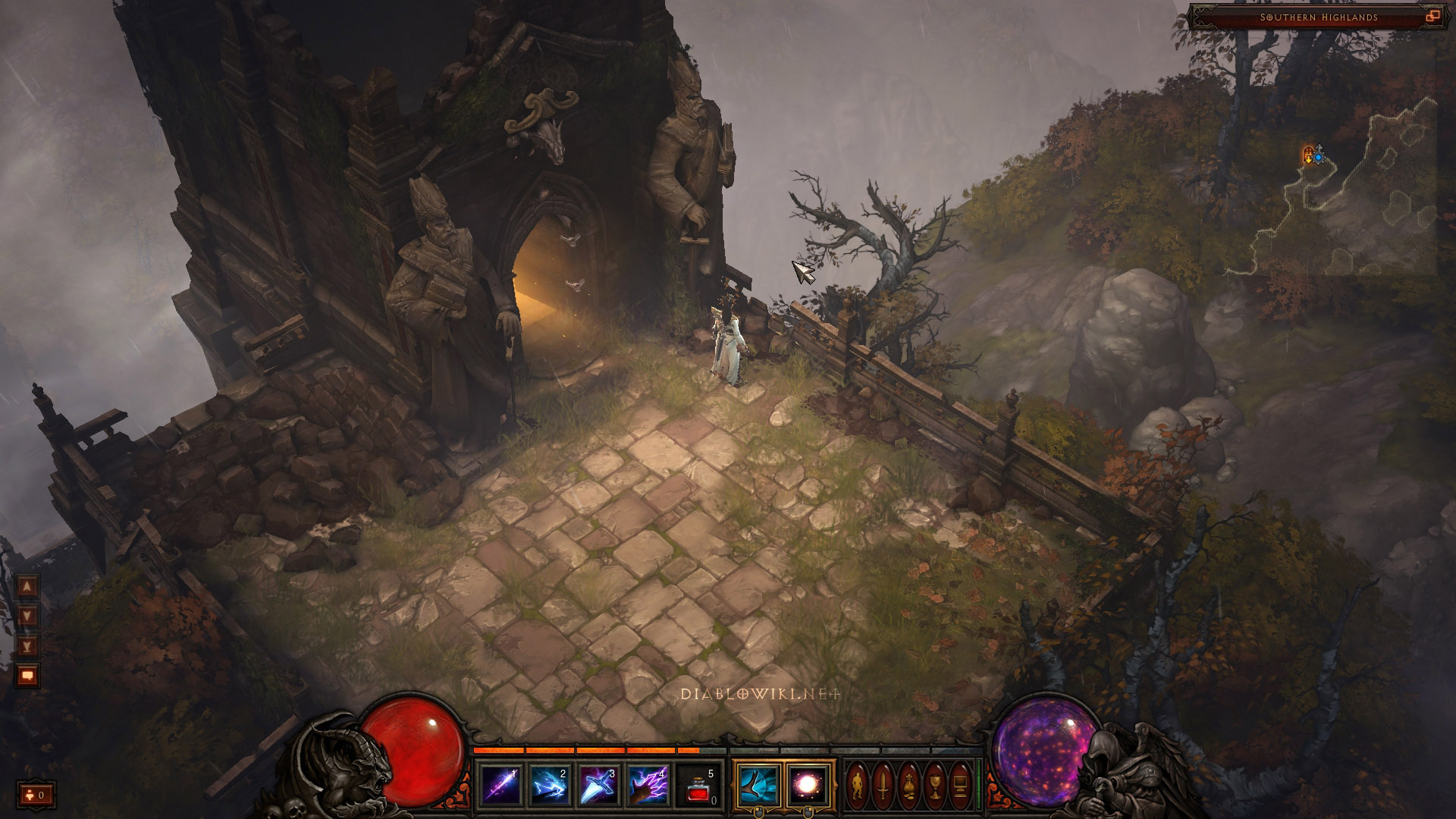Move chat down one line with the down arrow
Viewport: 1456px width, 819px height.
(27, 616)
